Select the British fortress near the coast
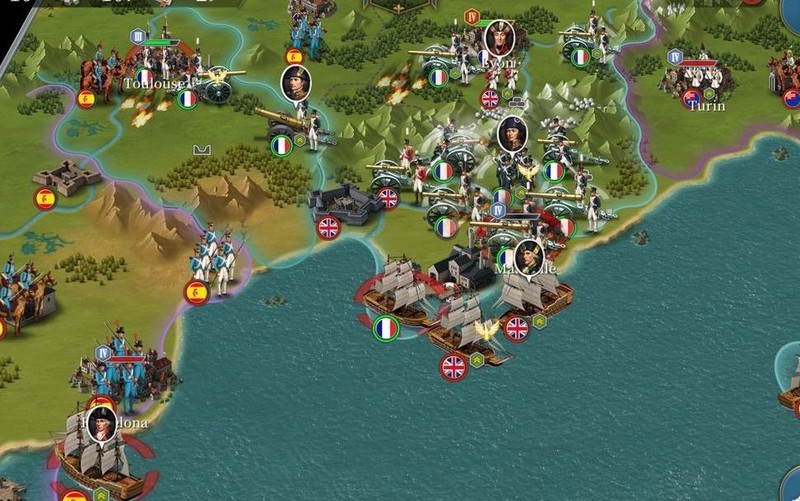The height and width of the screenshot is (501, 800). [345, 204]
